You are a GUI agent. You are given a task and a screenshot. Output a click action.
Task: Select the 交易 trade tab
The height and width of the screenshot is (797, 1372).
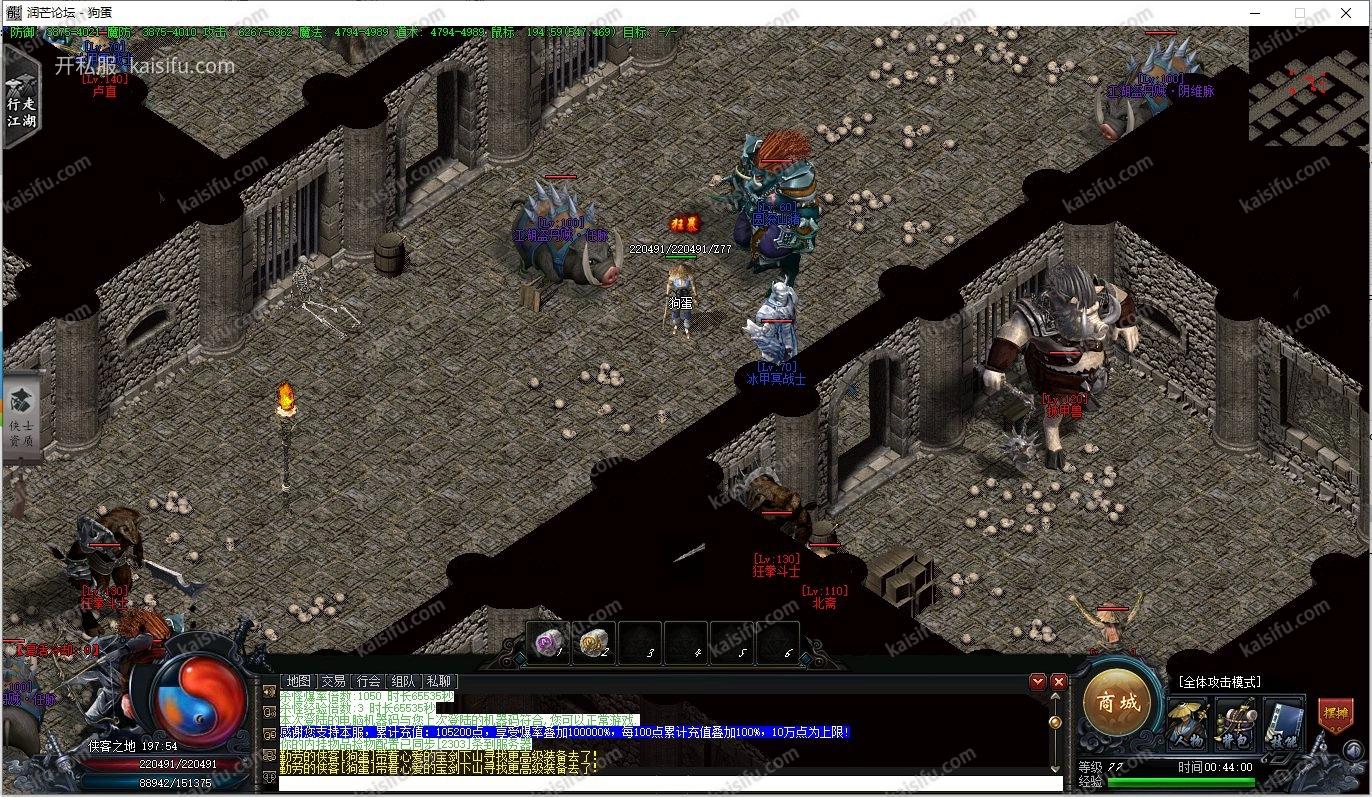(334, 681)
